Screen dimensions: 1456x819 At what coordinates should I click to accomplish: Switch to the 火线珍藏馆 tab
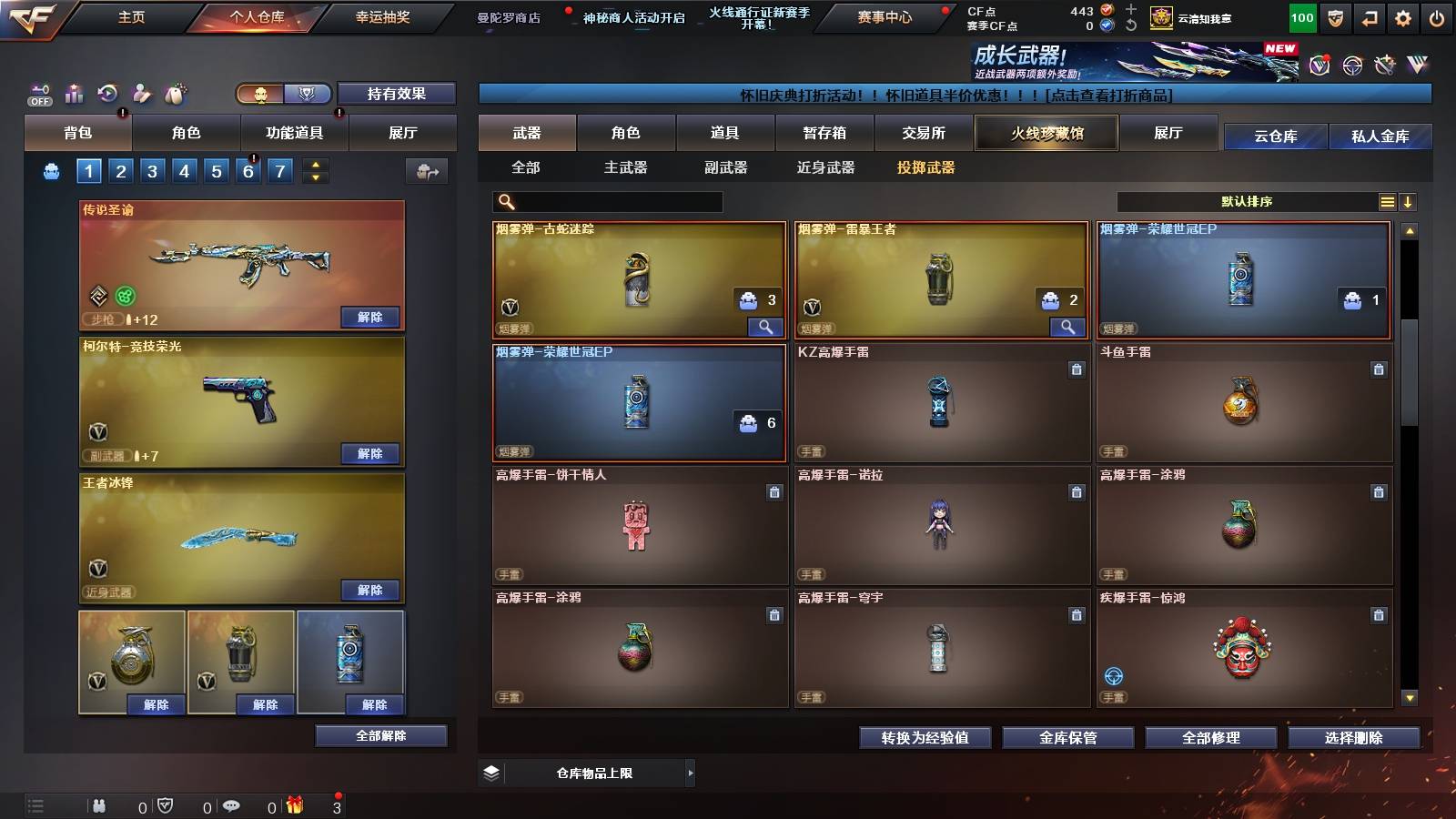1046,133
